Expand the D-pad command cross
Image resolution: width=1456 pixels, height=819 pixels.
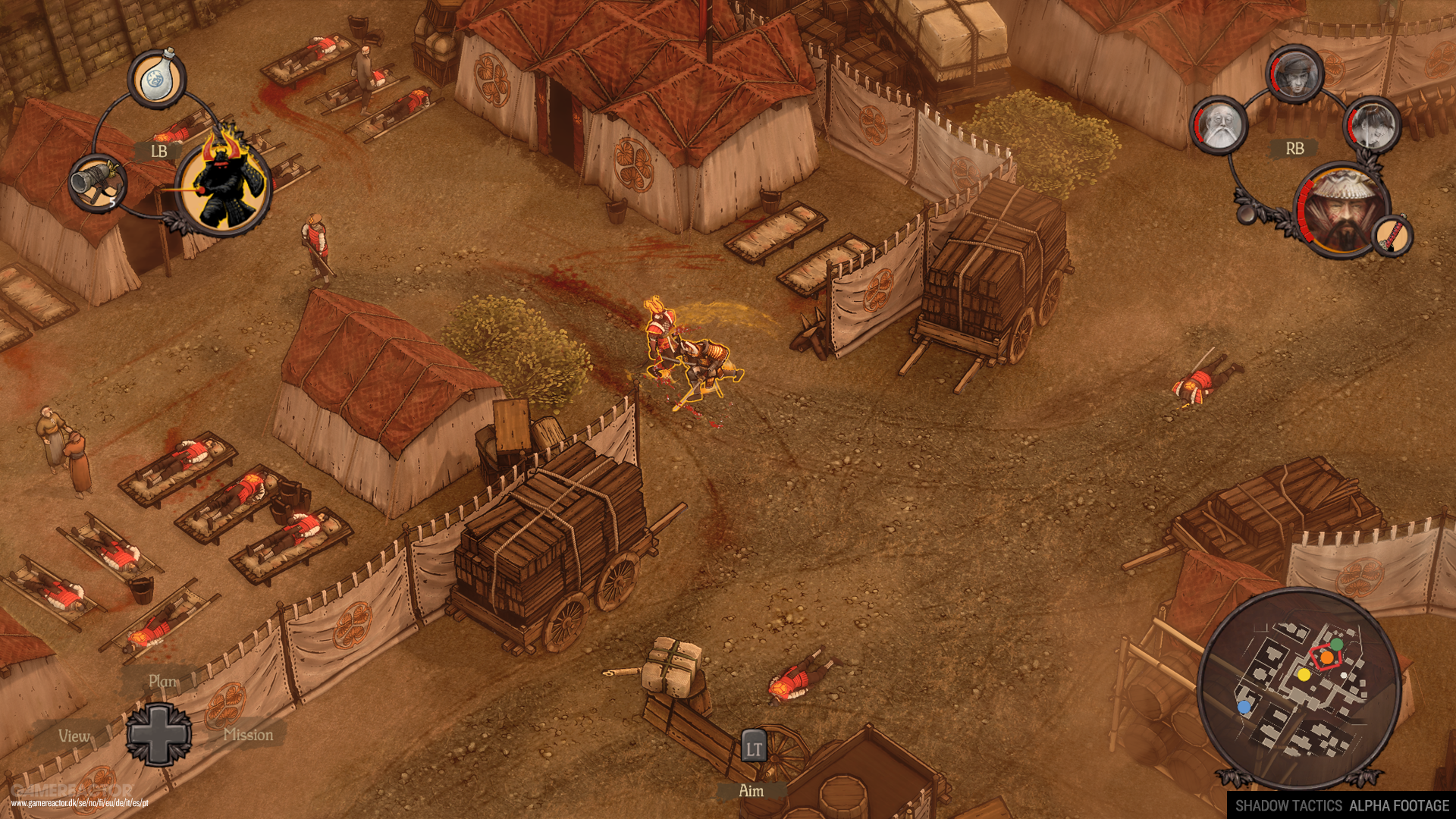[x=161, y=733]
